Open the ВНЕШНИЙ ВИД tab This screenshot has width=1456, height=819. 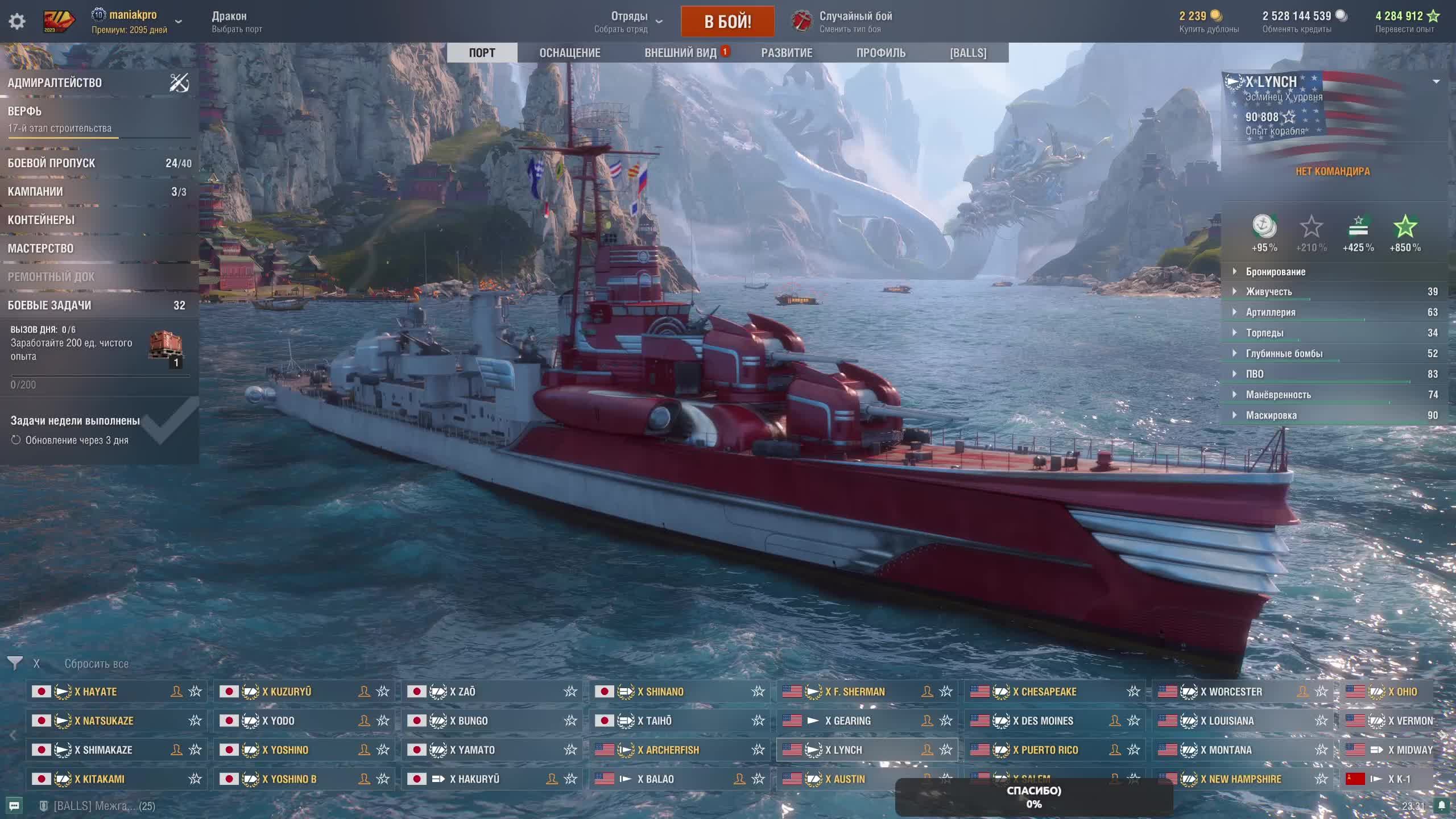point(680,53)
